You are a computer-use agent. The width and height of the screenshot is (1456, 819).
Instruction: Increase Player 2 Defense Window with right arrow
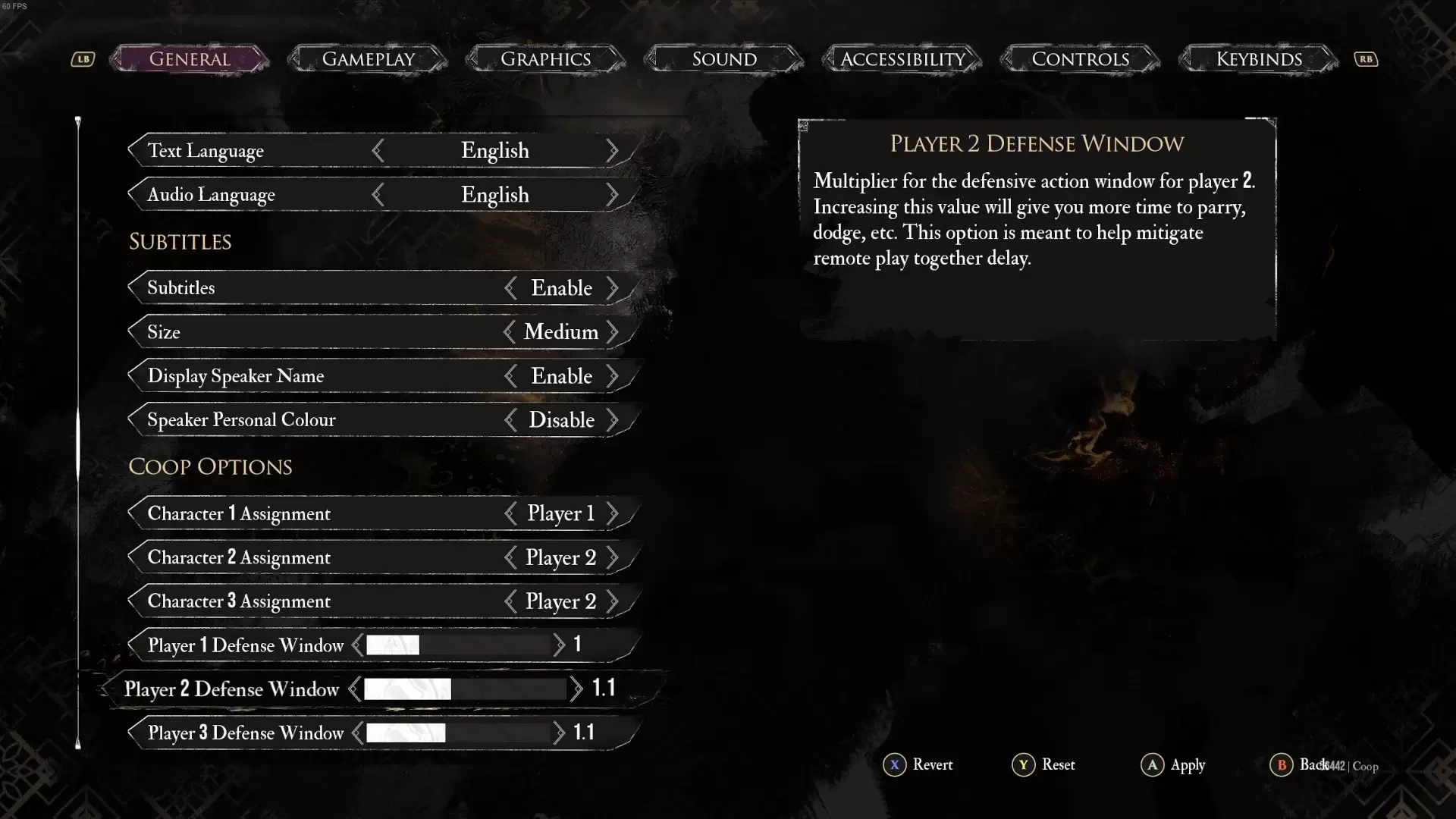(576, 689)
